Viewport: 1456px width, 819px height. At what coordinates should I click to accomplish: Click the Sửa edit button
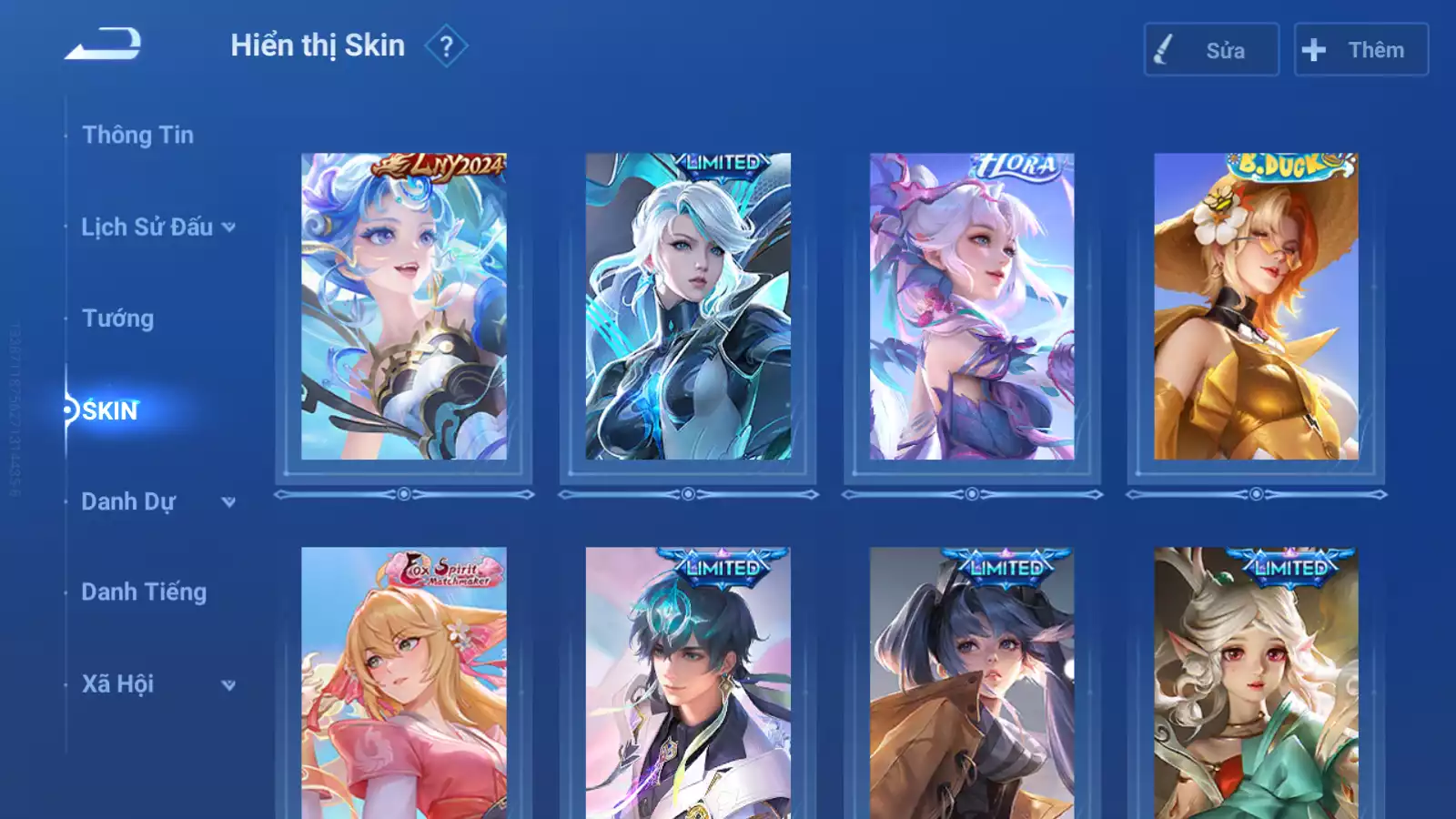click(1211, 50)
